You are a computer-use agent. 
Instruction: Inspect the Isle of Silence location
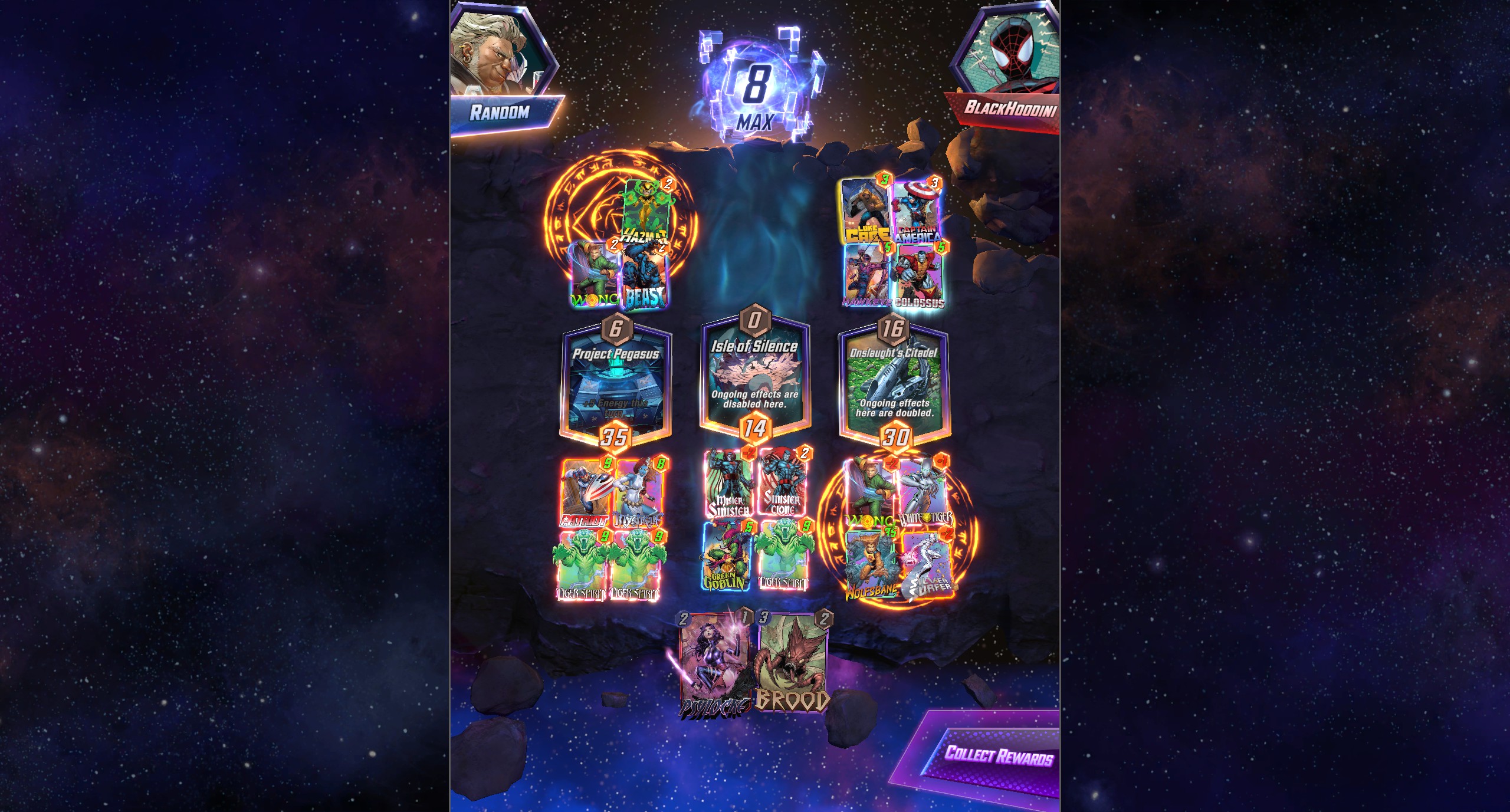click(x=754, y=377)
